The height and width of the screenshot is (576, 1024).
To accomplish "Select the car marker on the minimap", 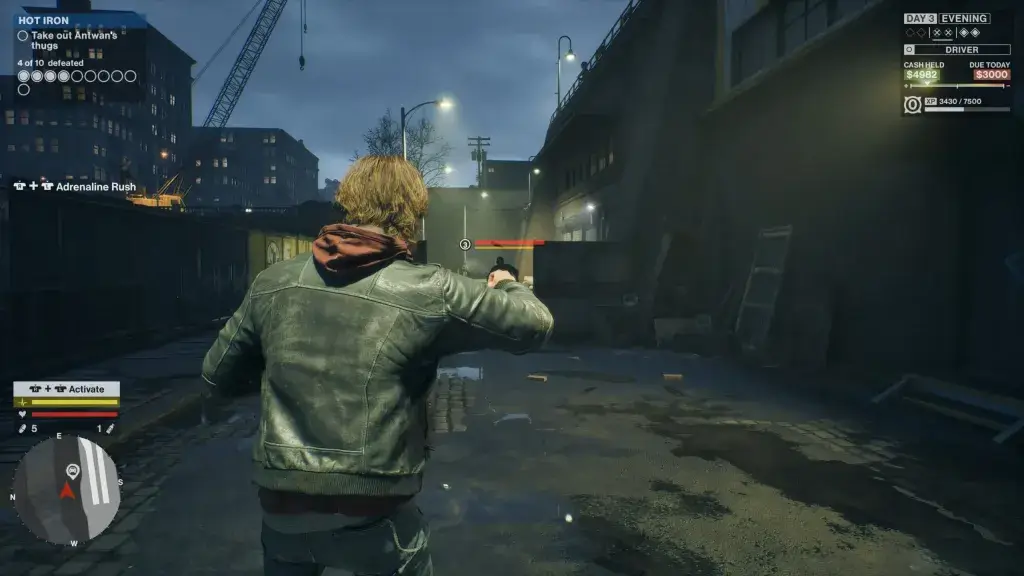I will click(72, 470).
